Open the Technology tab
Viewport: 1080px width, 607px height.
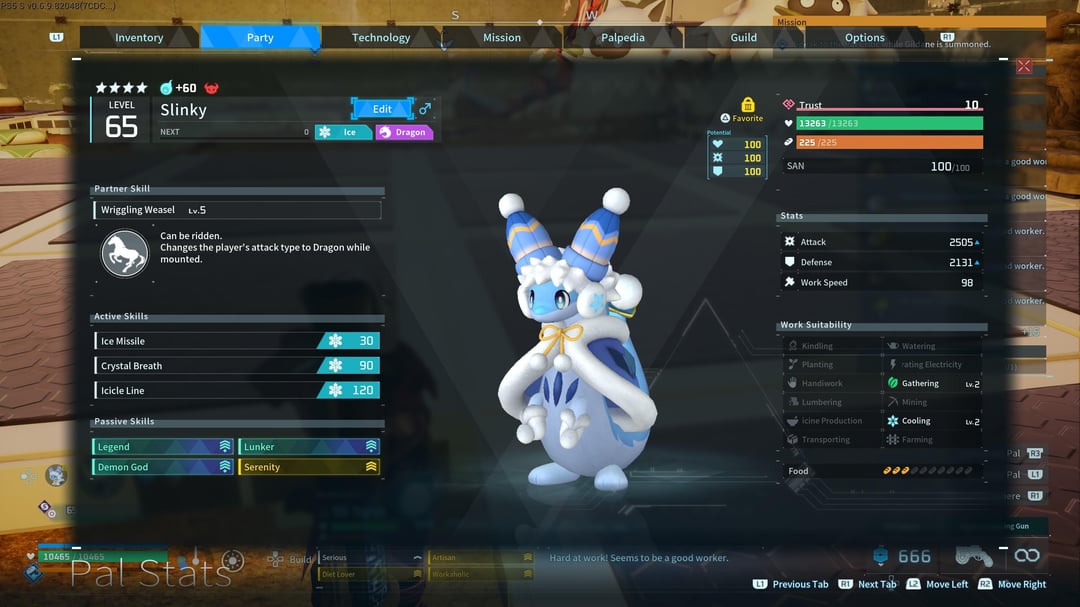pyautogui.click(x=381, y=38)
